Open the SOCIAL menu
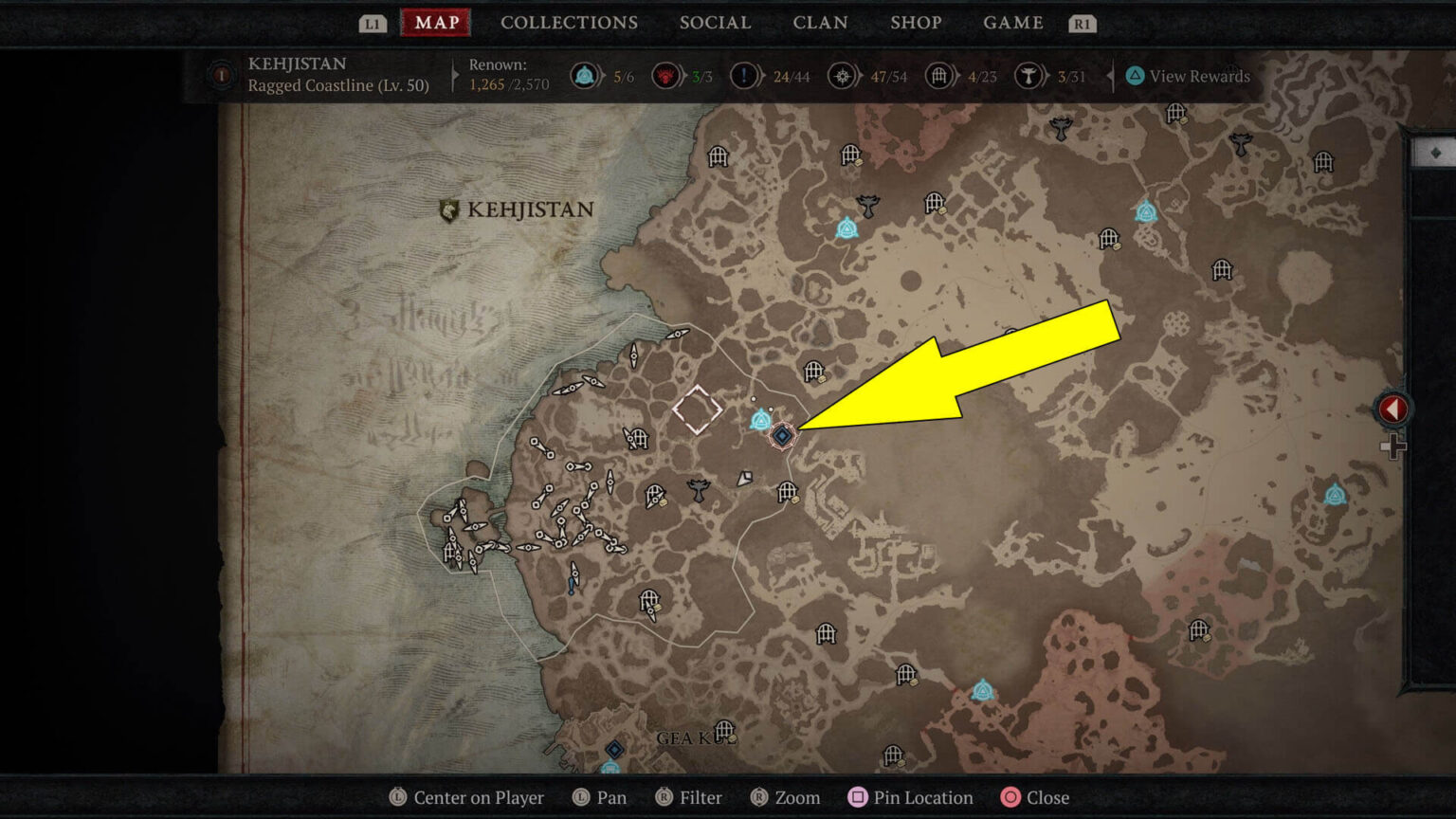This screenshot has height=819, width=1456. 715,23
